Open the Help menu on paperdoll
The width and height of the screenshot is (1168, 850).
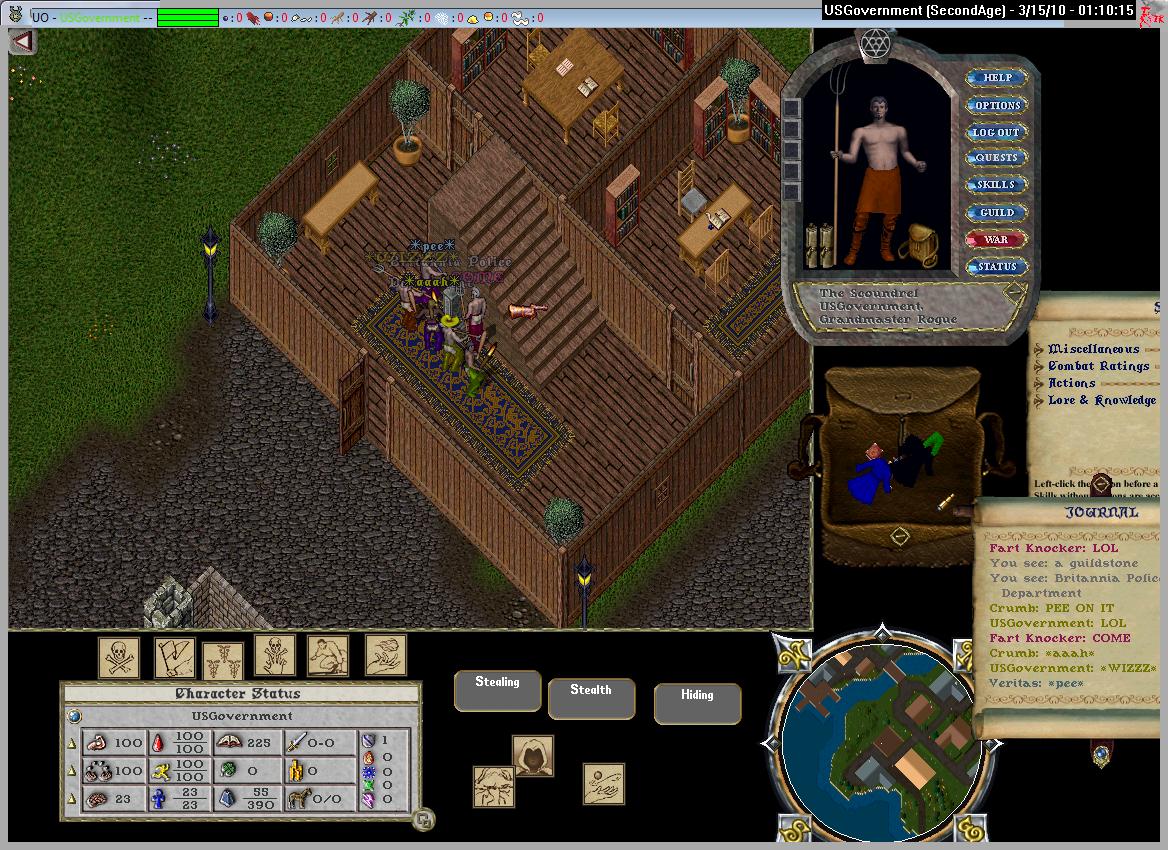coord(997,78)
